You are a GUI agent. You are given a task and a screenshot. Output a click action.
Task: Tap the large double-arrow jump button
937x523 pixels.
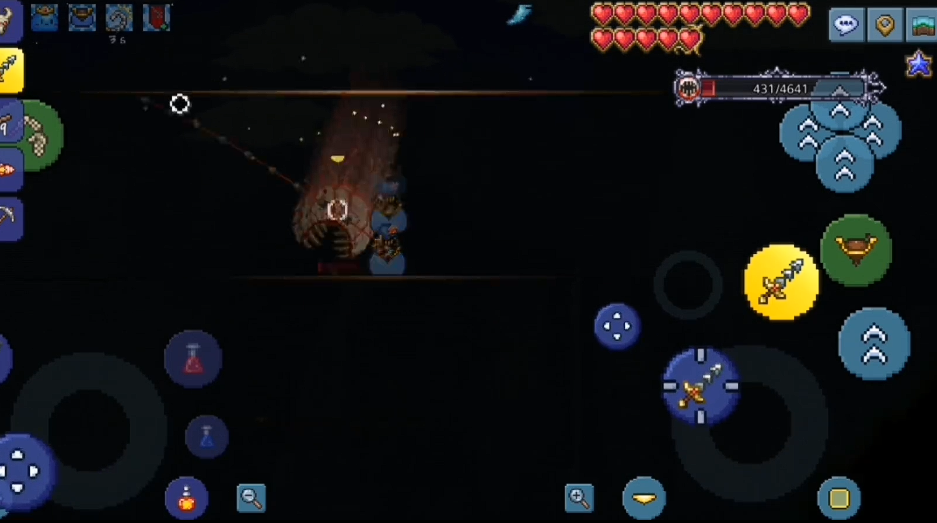click(874, 344)
